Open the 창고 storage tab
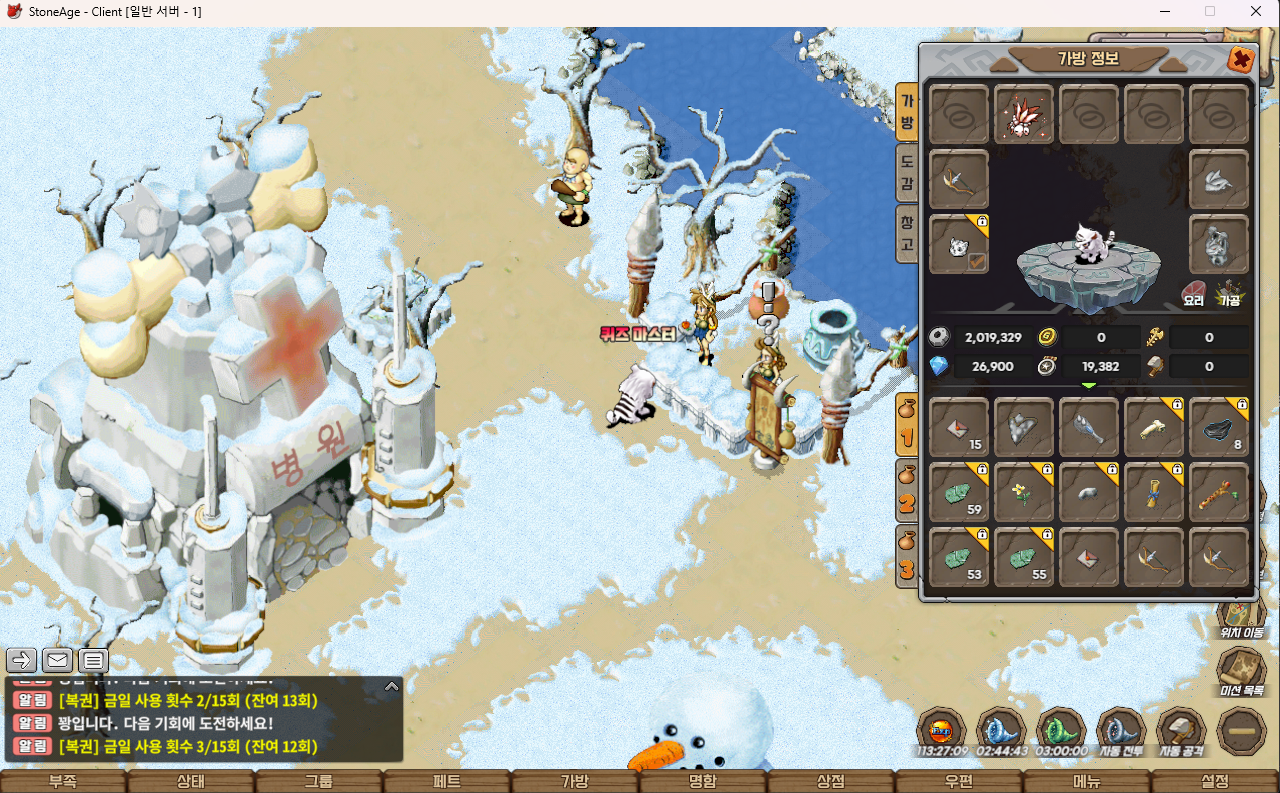 point(906,232)
